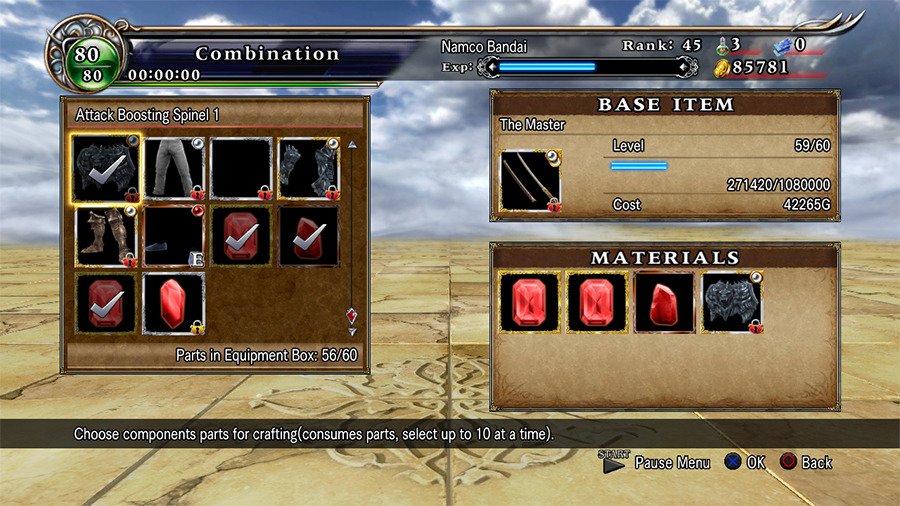Select the black armor in Materials panel
The image size is (900, 506).
point(732,302)
